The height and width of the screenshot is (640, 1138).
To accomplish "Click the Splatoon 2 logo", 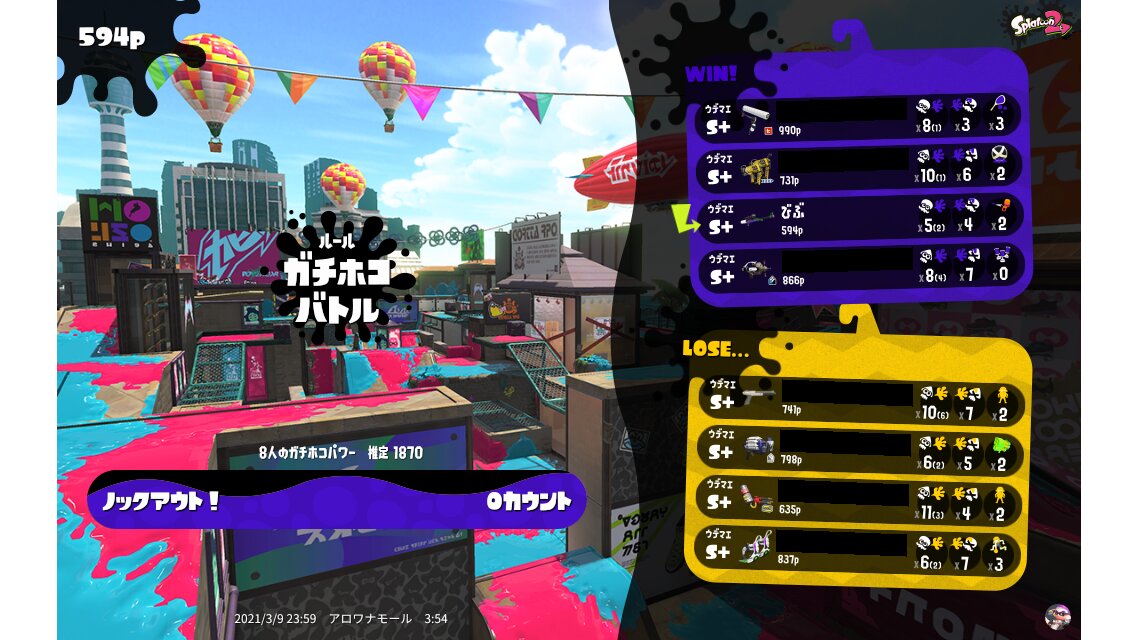I will (1042, 24).
